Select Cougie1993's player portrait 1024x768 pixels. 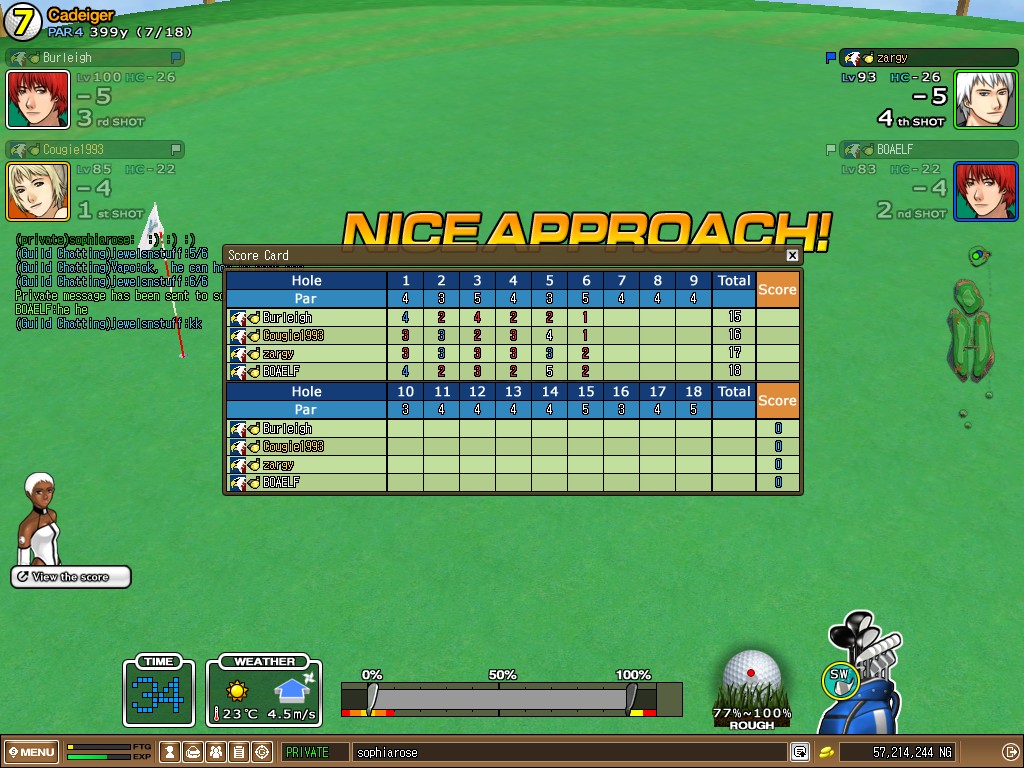[38, 191]
